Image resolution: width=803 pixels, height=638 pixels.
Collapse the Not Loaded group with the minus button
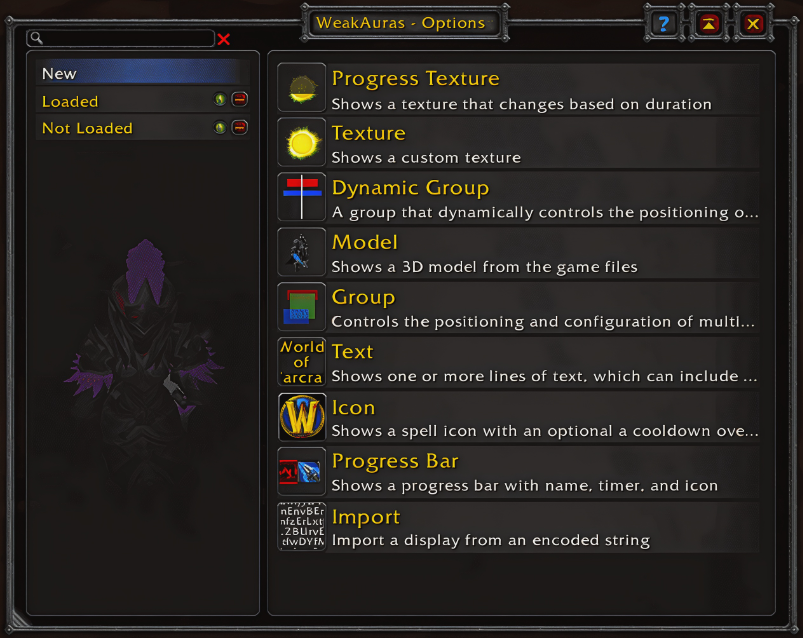(x=239, y=127)
